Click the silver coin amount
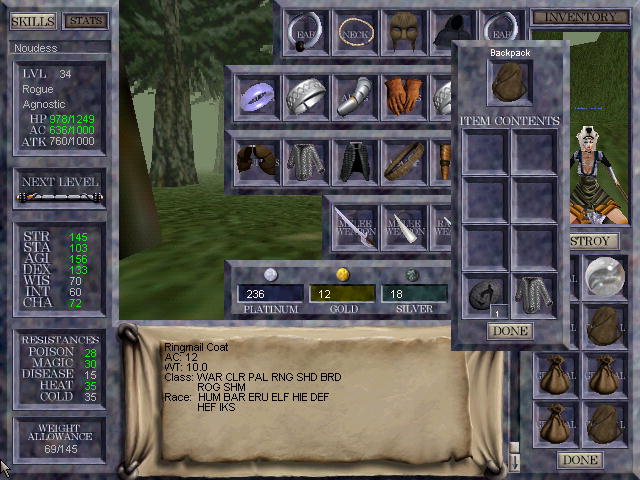This screenshot has height=480, width=640. 414,293
